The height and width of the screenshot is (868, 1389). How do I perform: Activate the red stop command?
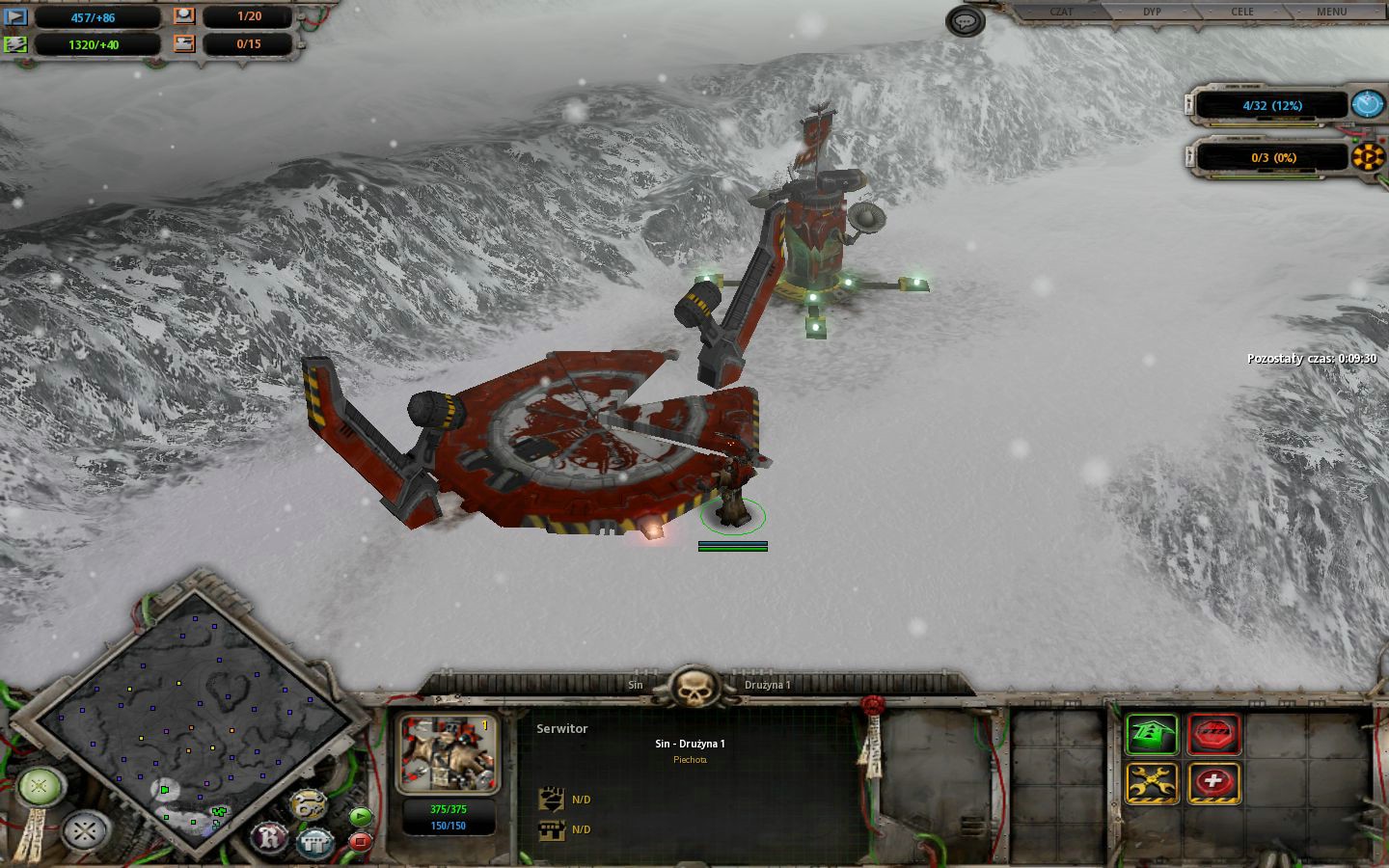coord(1213,736)
